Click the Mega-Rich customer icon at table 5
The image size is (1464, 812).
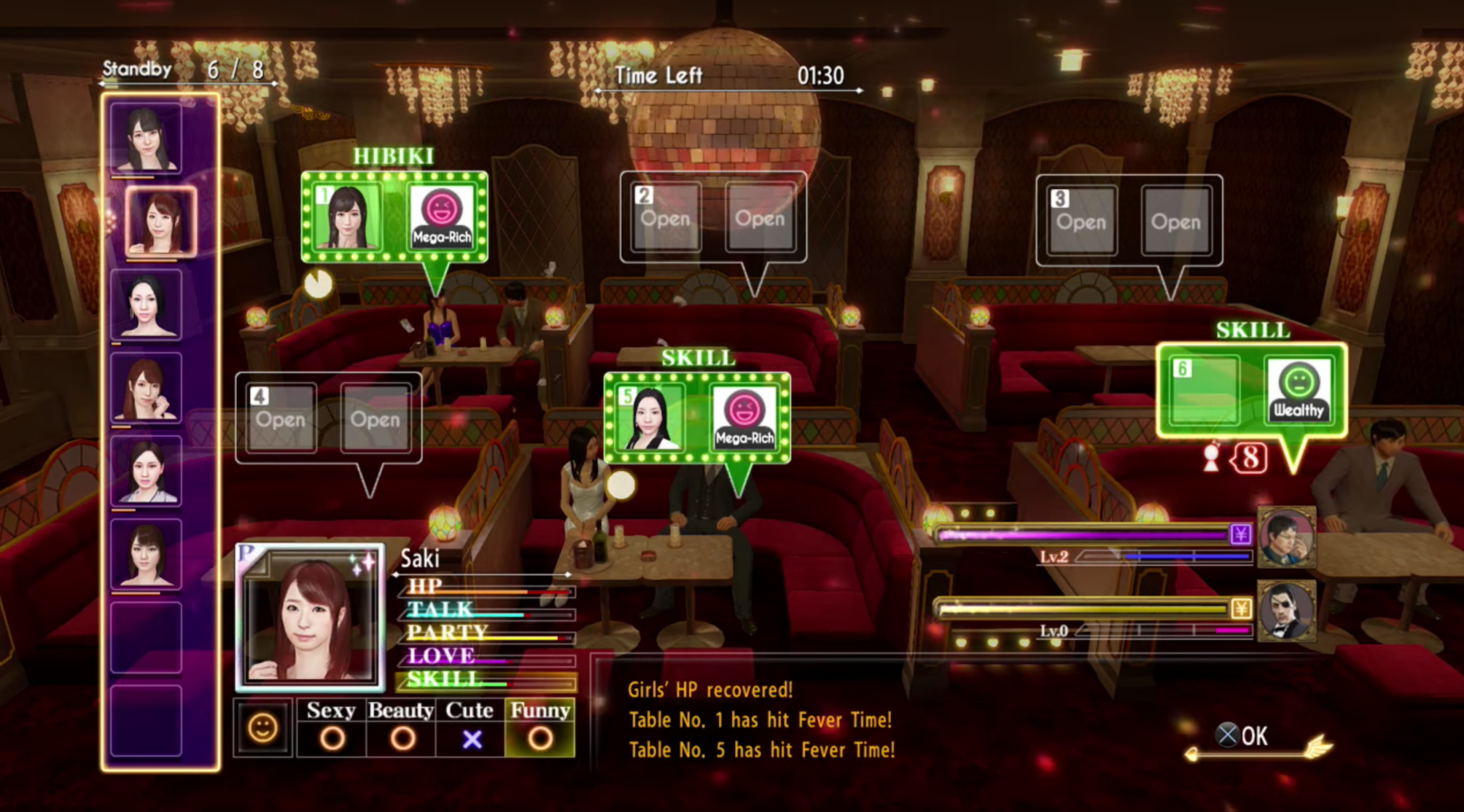point(744,418)
